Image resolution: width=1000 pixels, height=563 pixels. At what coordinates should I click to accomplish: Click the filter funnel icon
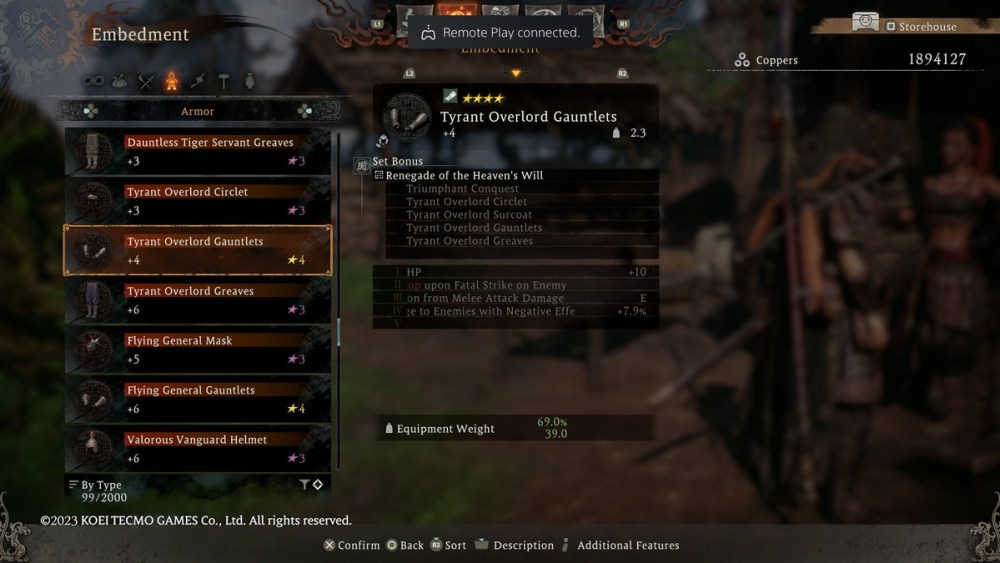click(304, 485)
